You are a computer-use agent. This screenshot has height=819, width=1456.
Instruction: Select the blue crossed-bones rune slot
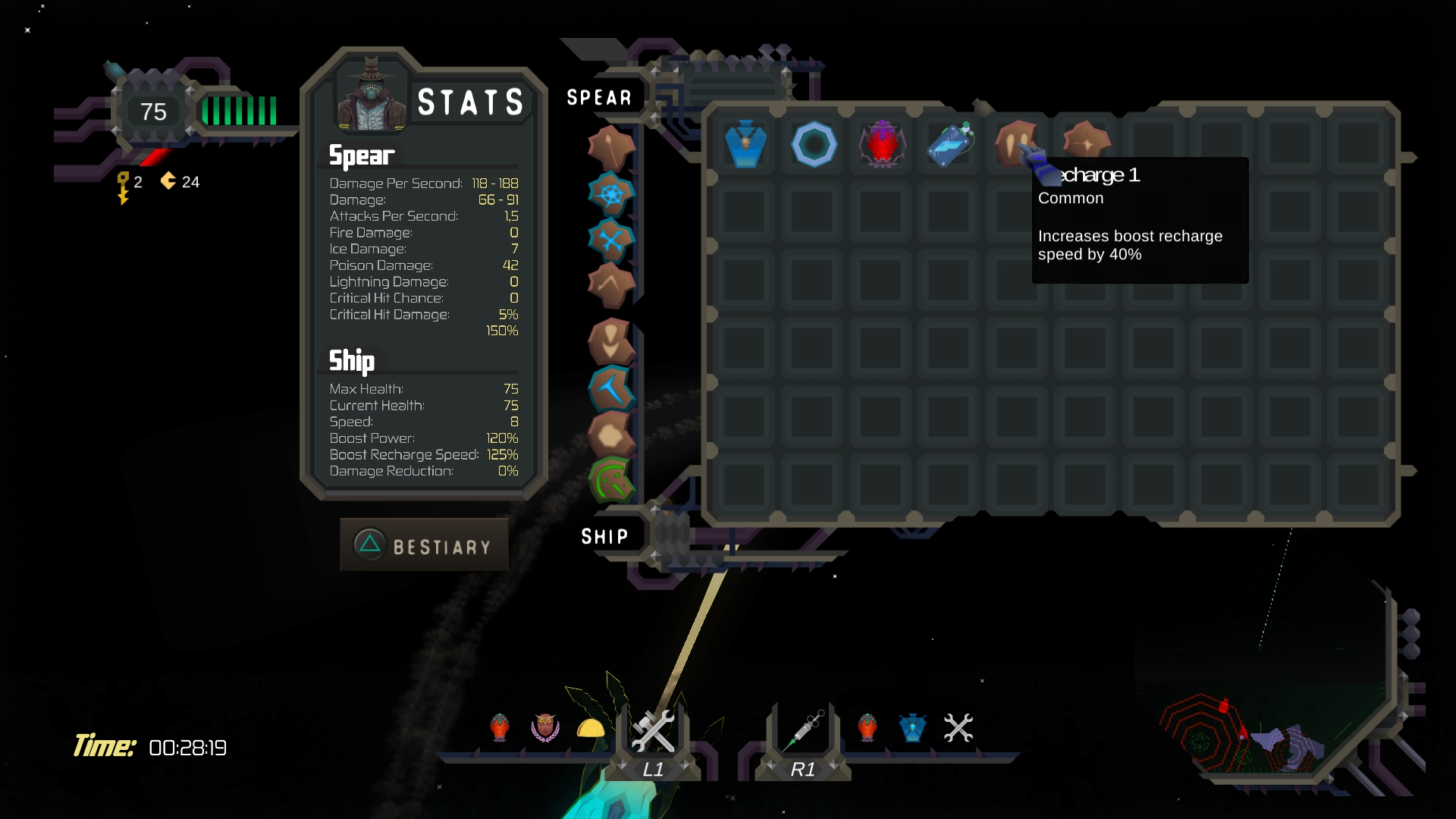(x=610, y=240)
